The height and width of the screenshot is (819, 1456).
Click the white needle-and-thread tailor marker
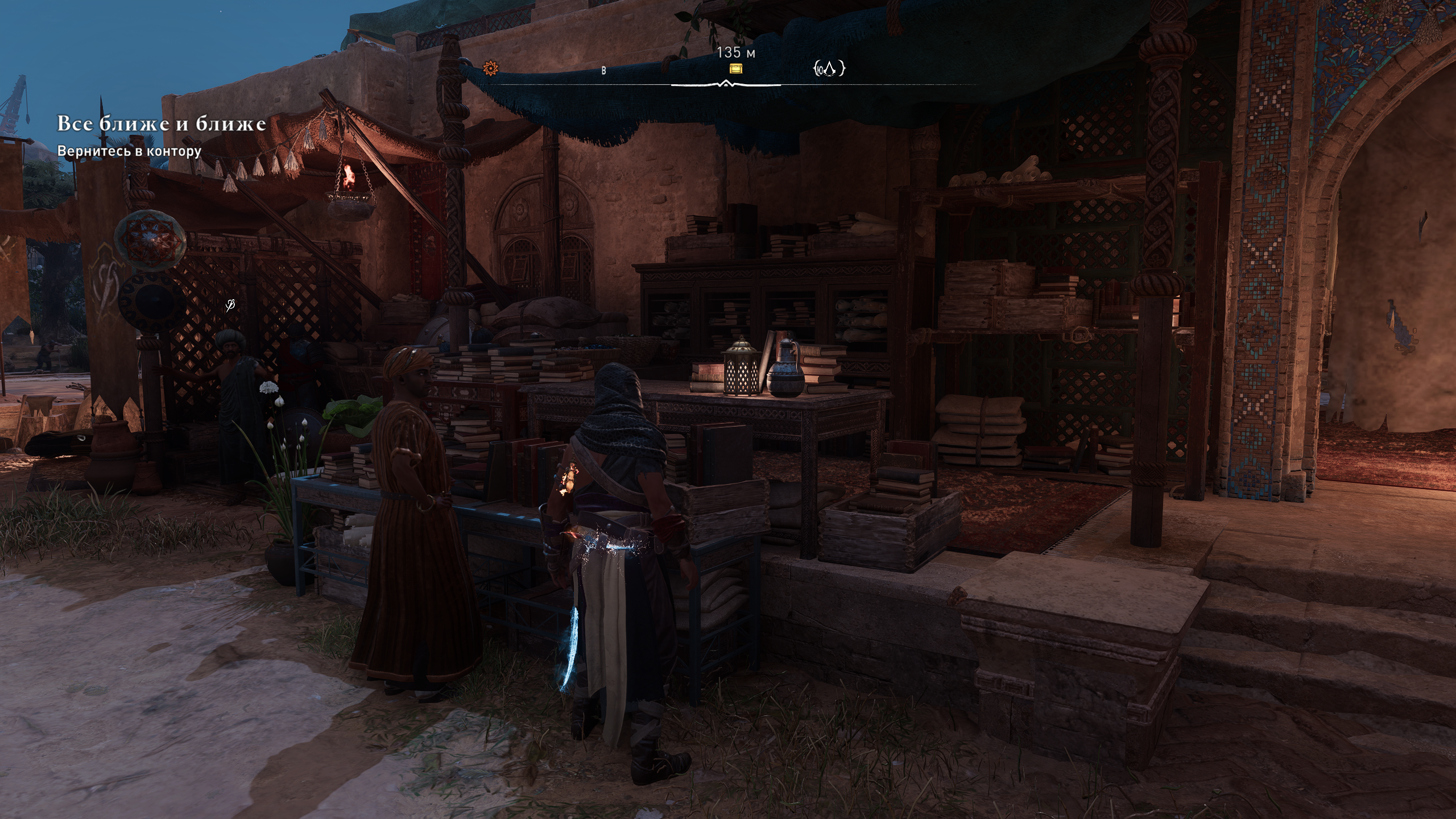[x=230, y=306]
